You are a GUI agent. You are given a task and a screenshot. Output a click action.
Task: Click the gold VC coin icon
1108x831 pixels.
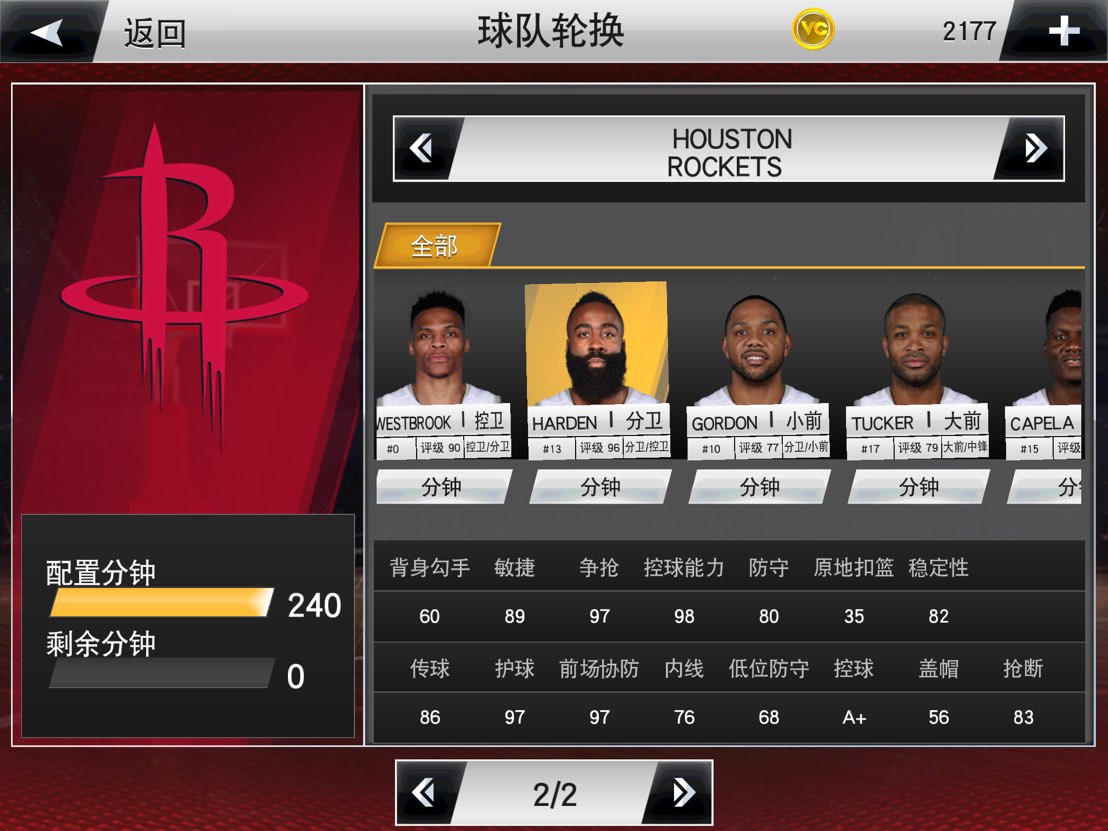(813, 30)
